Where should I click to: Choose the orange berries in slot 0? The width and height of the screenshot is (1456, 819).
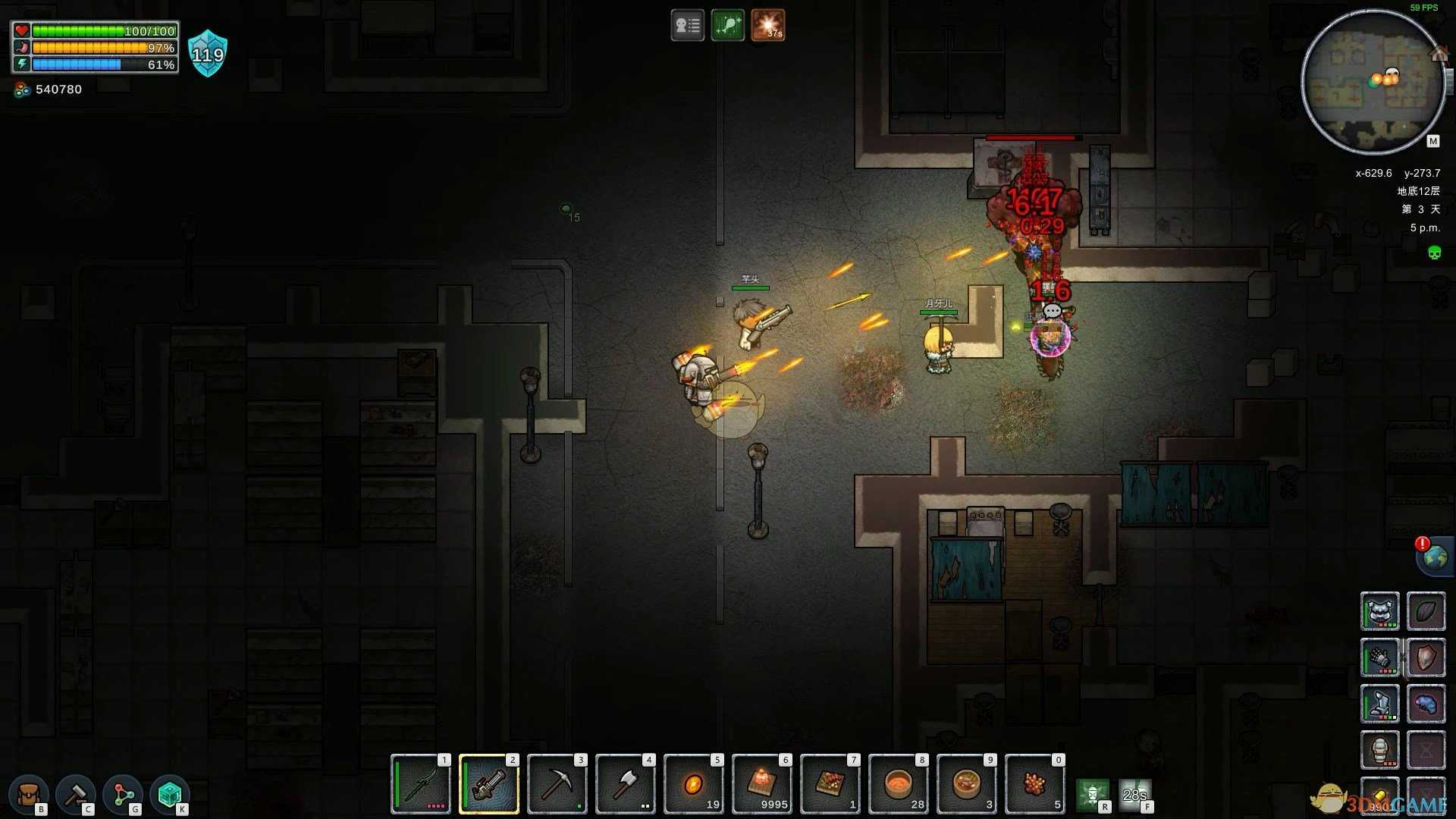(1035, 785)
